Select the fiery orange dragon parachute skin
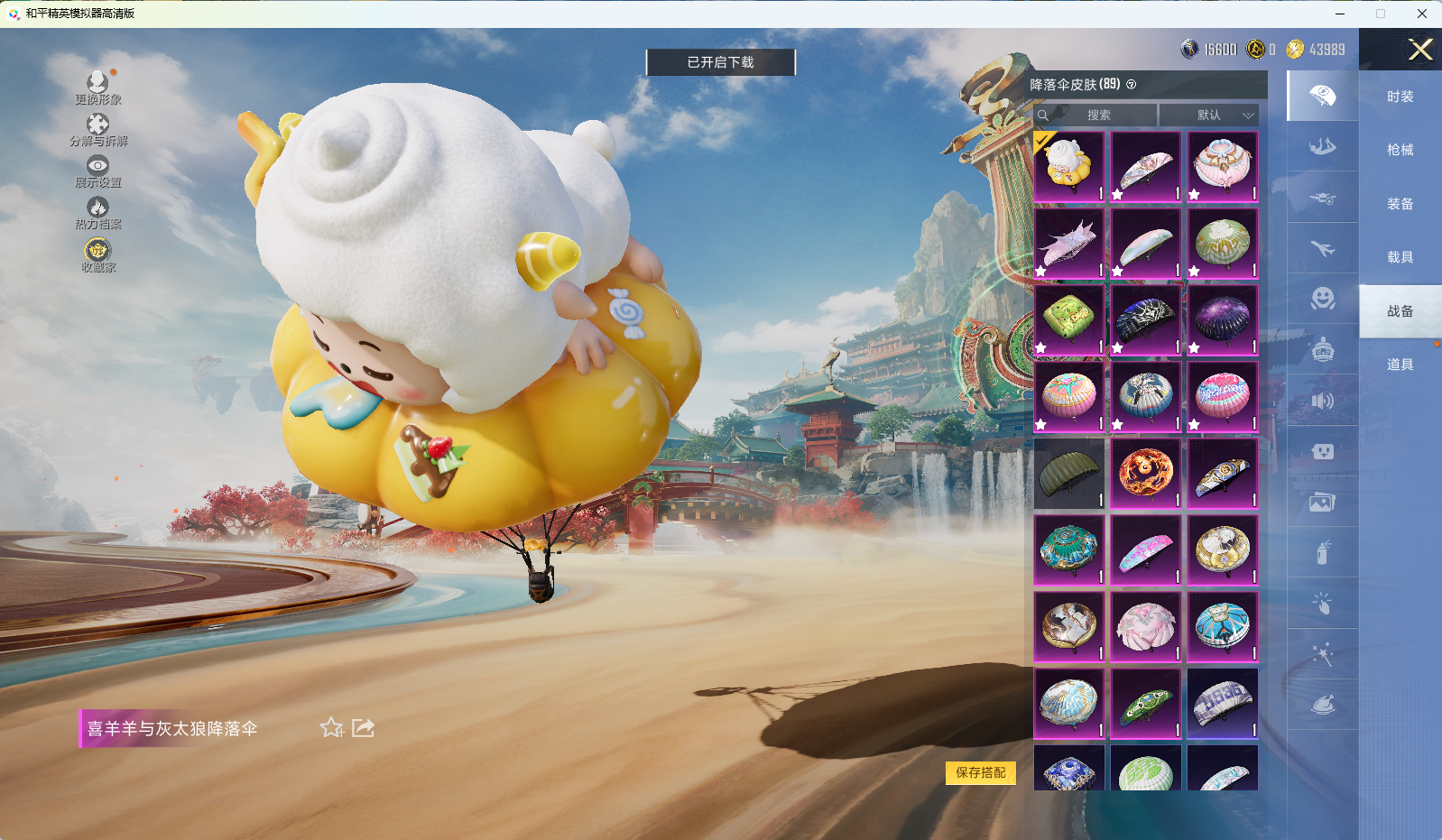The image size is (1442, 840). tap(1145, 474)
